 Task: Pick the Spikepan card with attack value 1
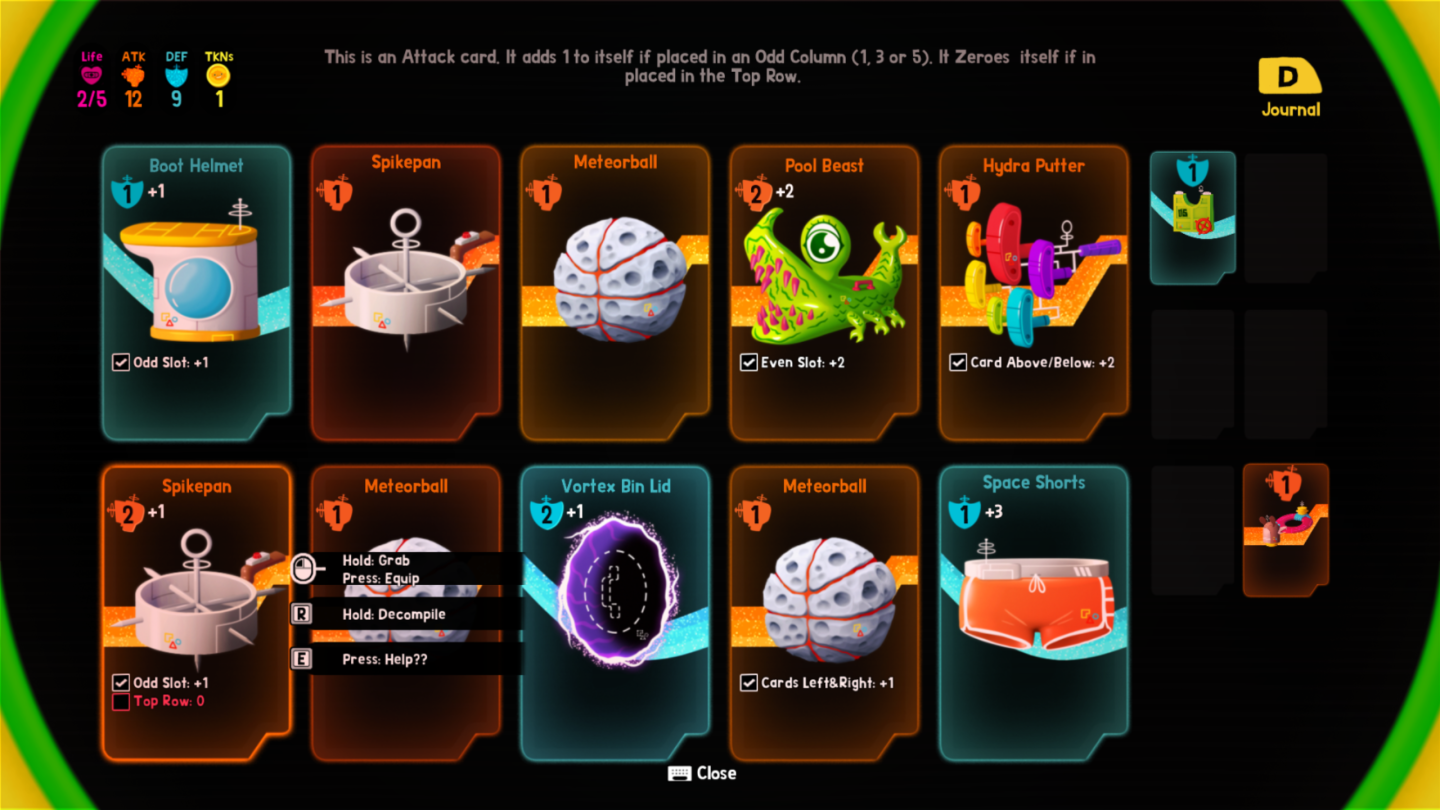[405, 292]
